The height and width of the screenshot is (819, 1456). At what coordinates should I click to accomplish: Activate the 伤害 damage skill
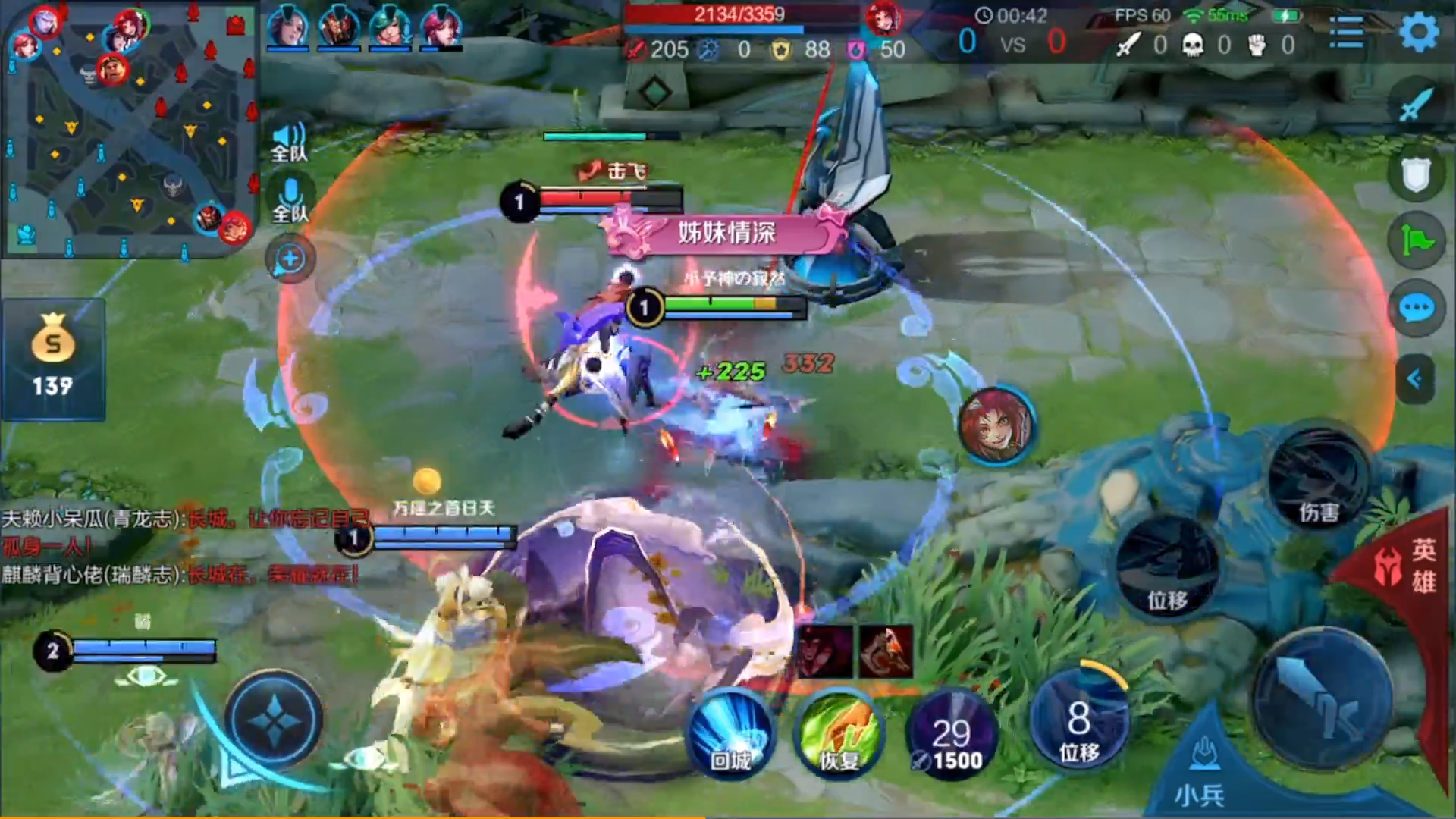pos(1318,478)
